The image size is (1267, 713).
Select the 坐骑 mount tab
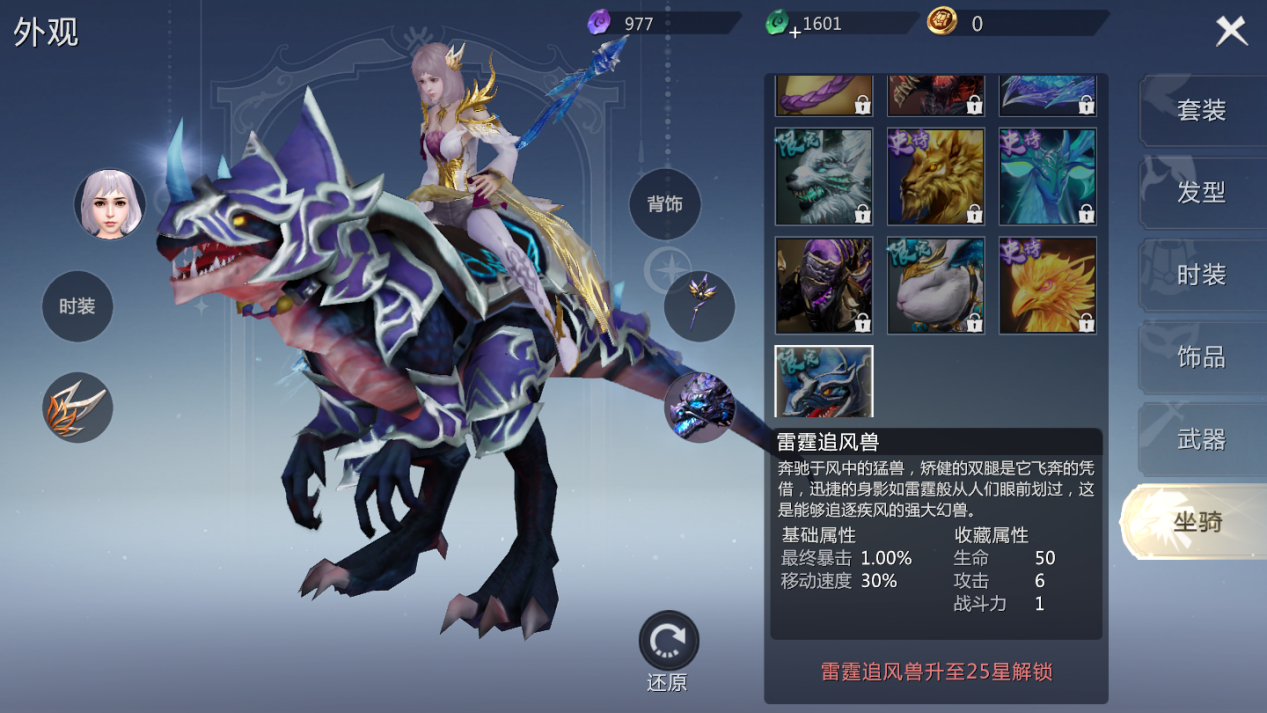click(x=1196, y=521)
